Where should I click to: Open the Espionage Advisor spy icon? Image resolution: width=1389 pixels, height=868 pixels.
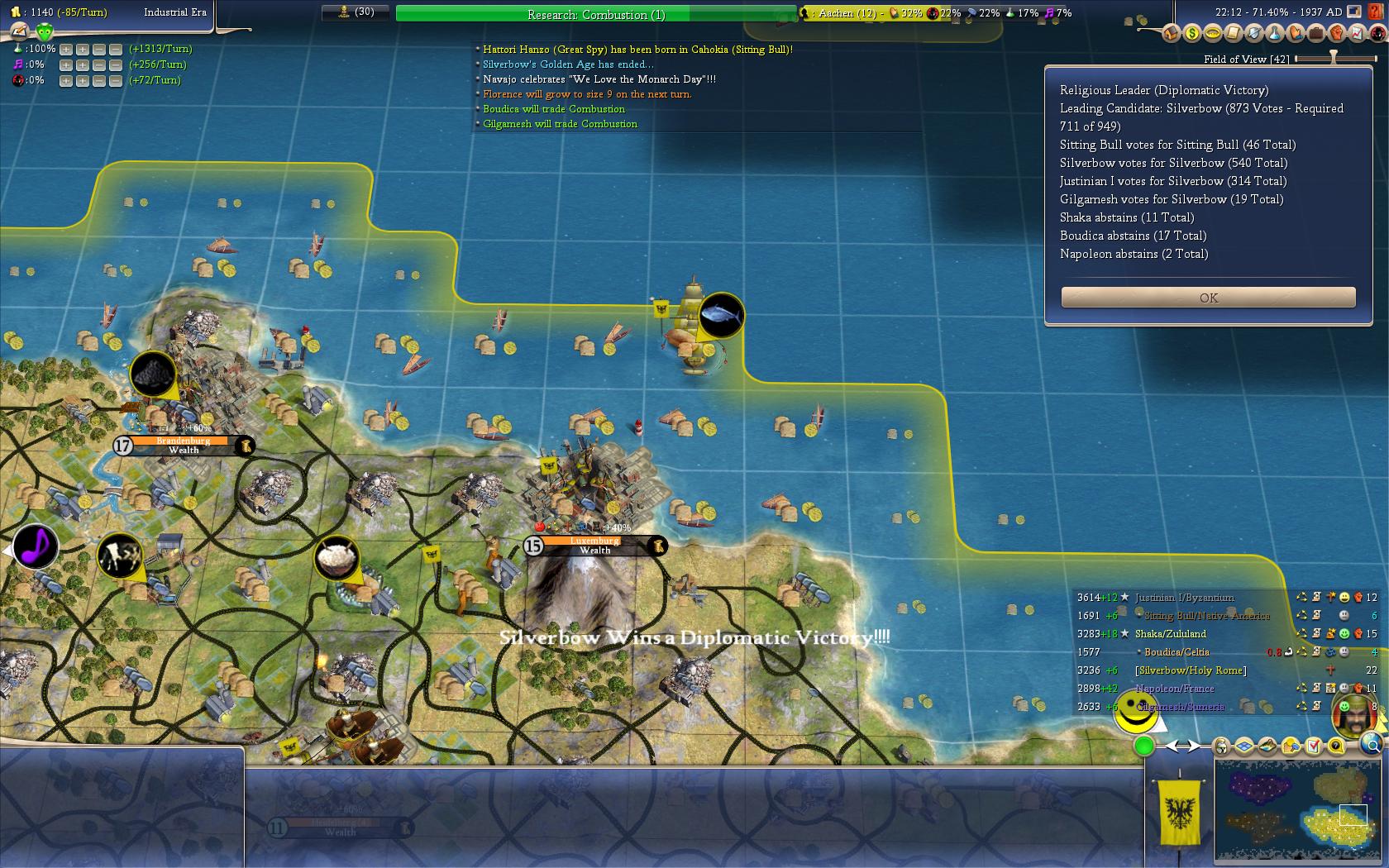1377,34
